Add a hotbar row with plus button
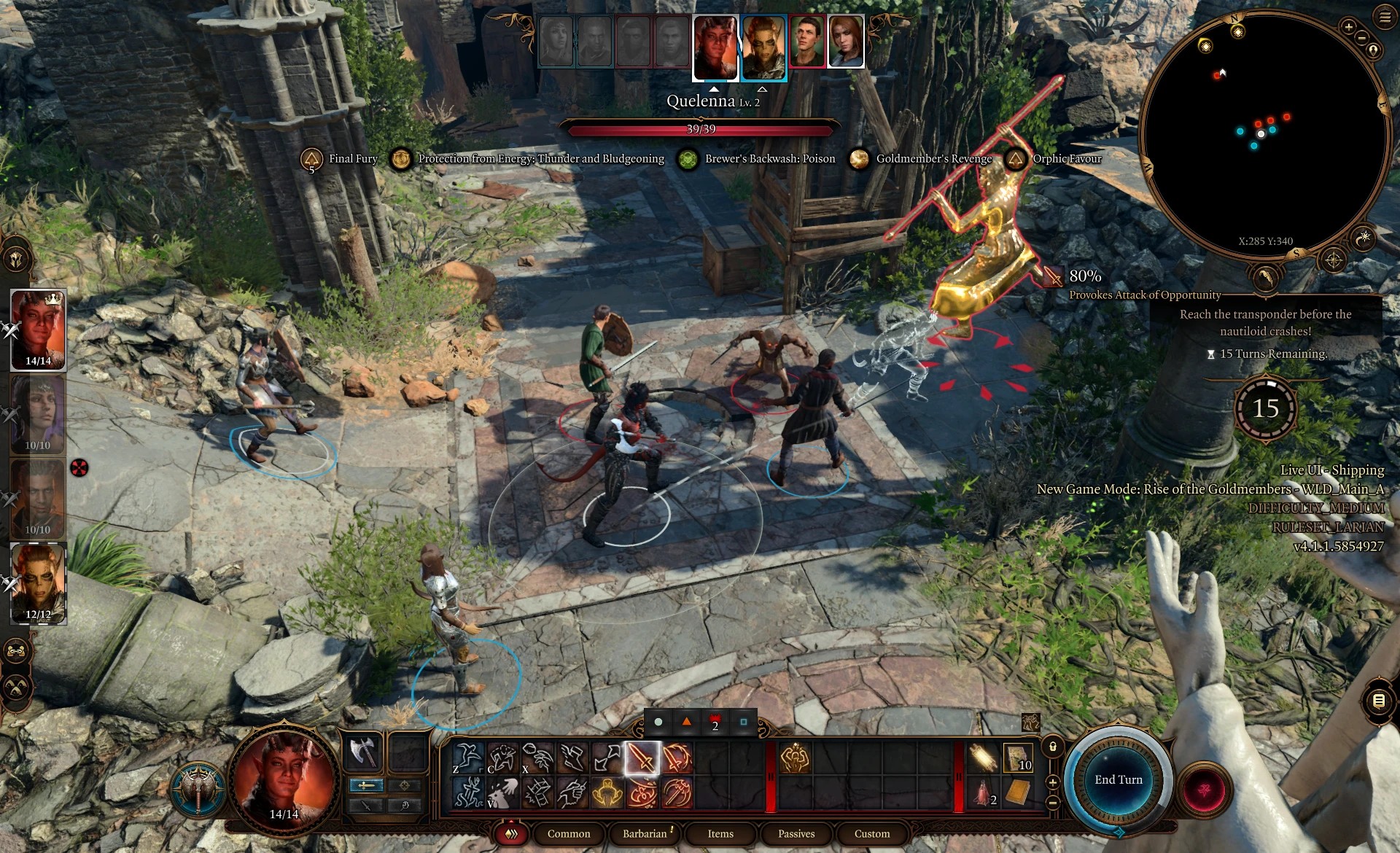This screenshot has height=853, width=1400. pos(1052,782)
